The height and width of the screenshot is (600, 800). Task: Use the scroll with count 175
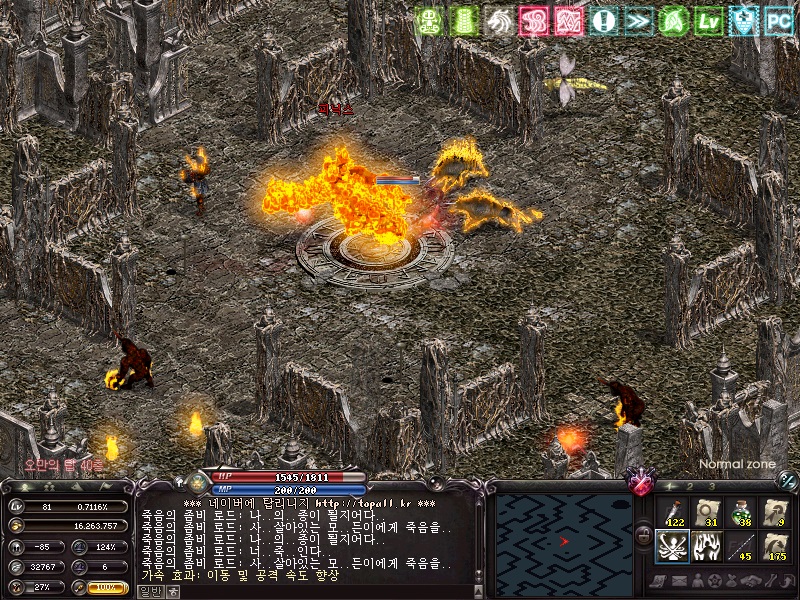click(x=775, y=547)
